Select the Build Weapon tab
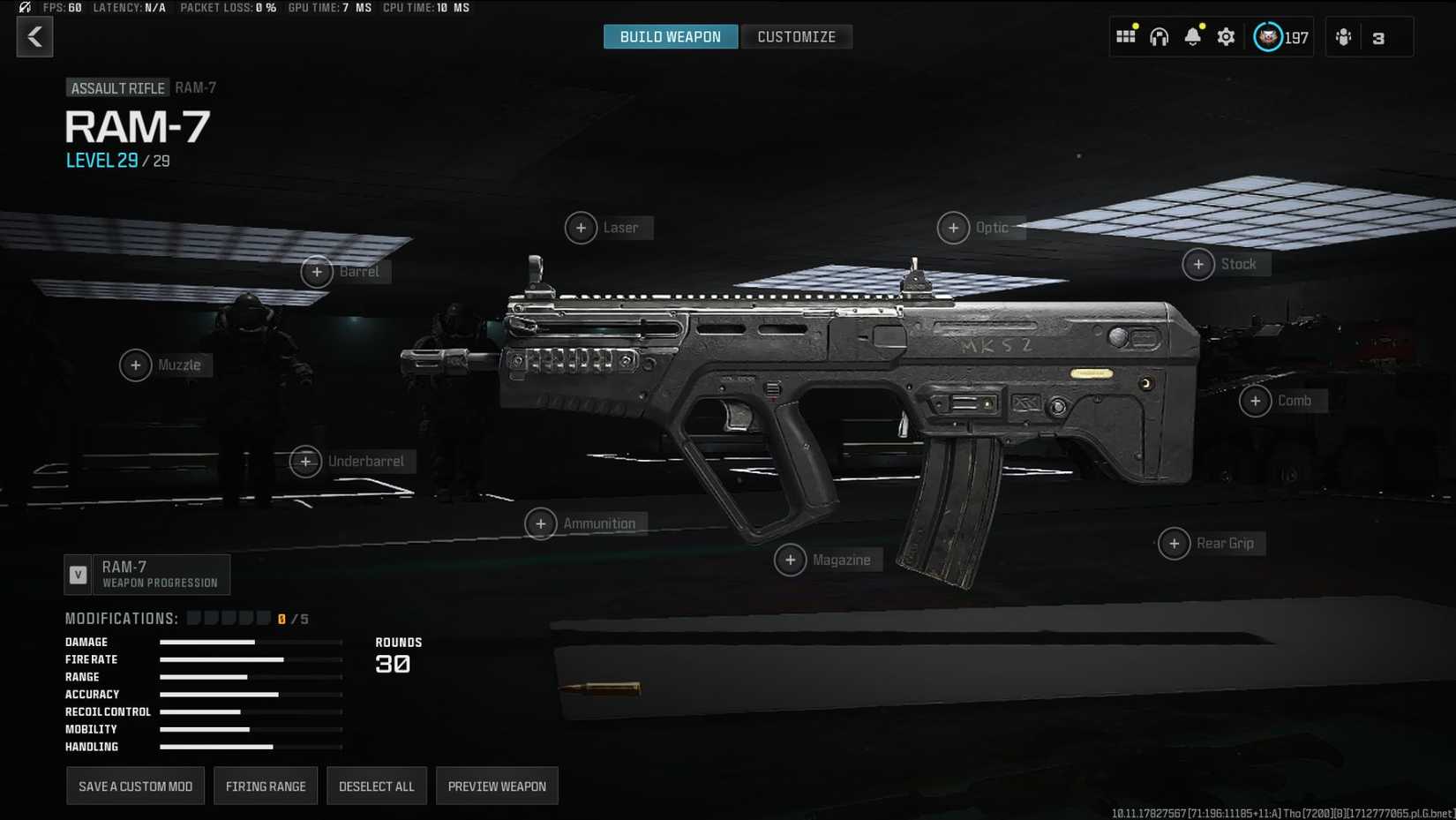Viewport: 1456px width, 820px height. click(x=671, y=36)
